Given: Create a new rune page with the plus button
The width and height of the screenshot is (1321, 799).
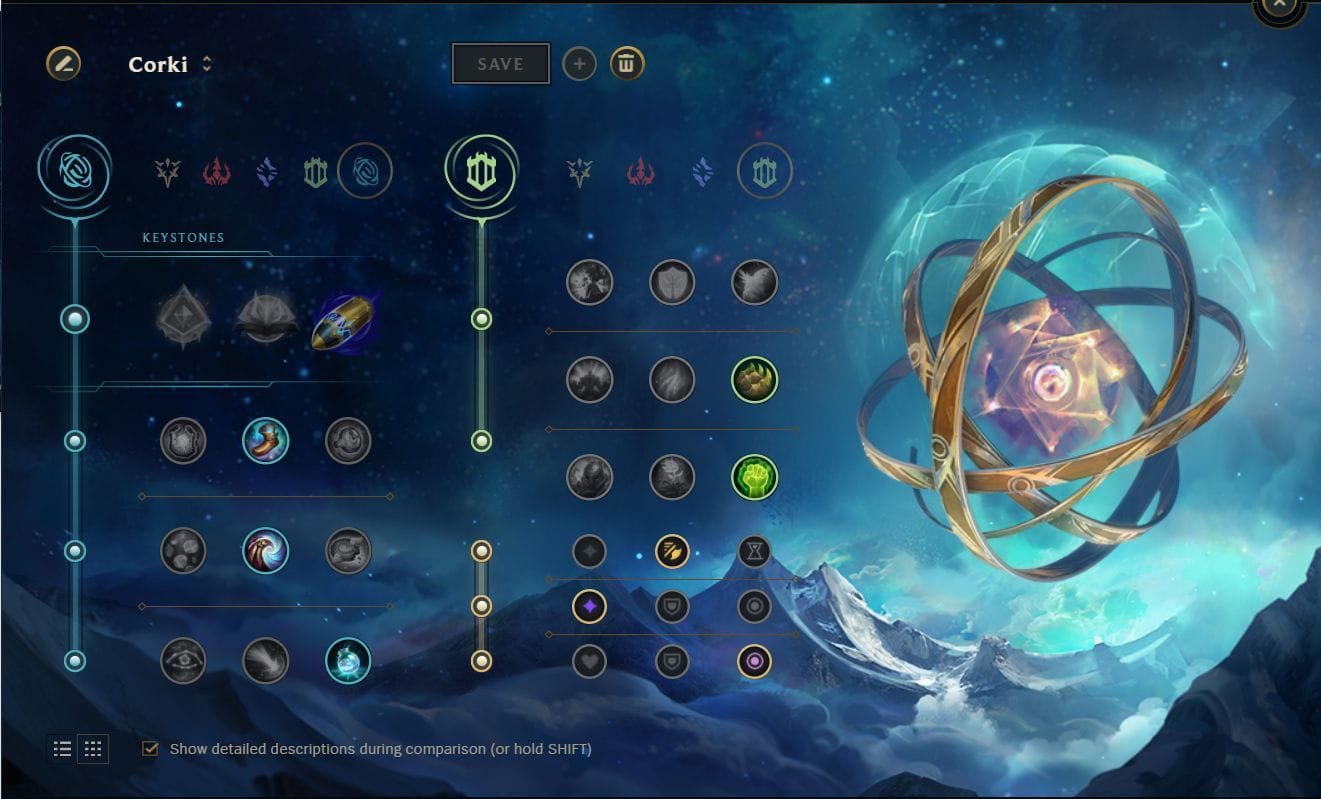Looking at the screenshot, I should click(579, 63).
